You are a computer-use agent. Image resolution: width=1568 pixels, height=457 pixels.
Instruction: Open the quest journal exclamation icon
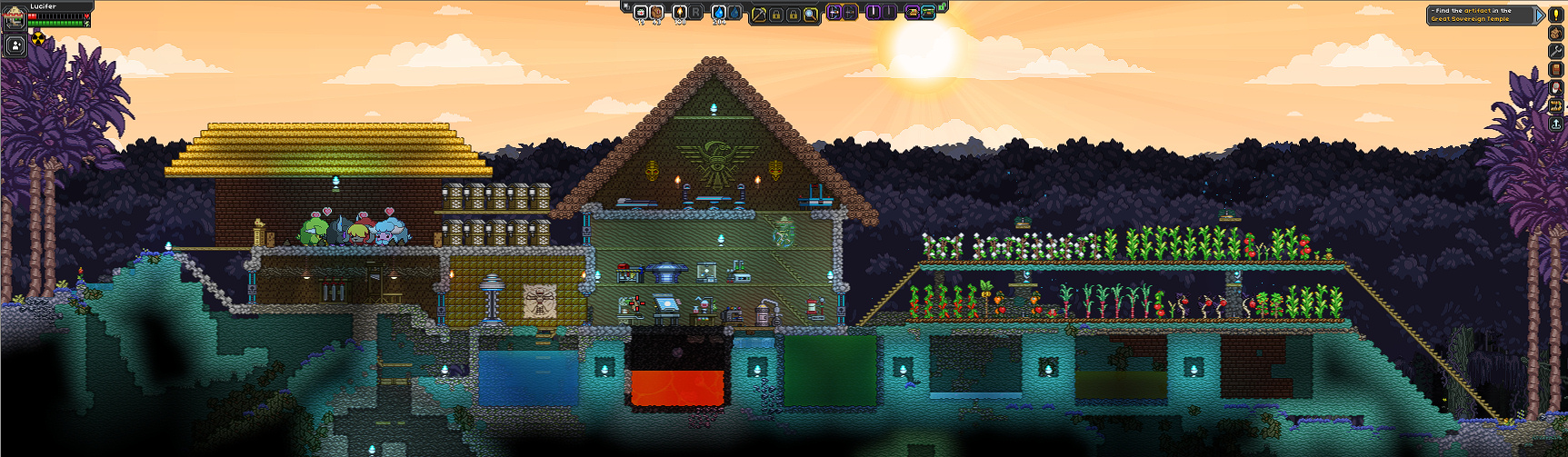(1555, 15)
